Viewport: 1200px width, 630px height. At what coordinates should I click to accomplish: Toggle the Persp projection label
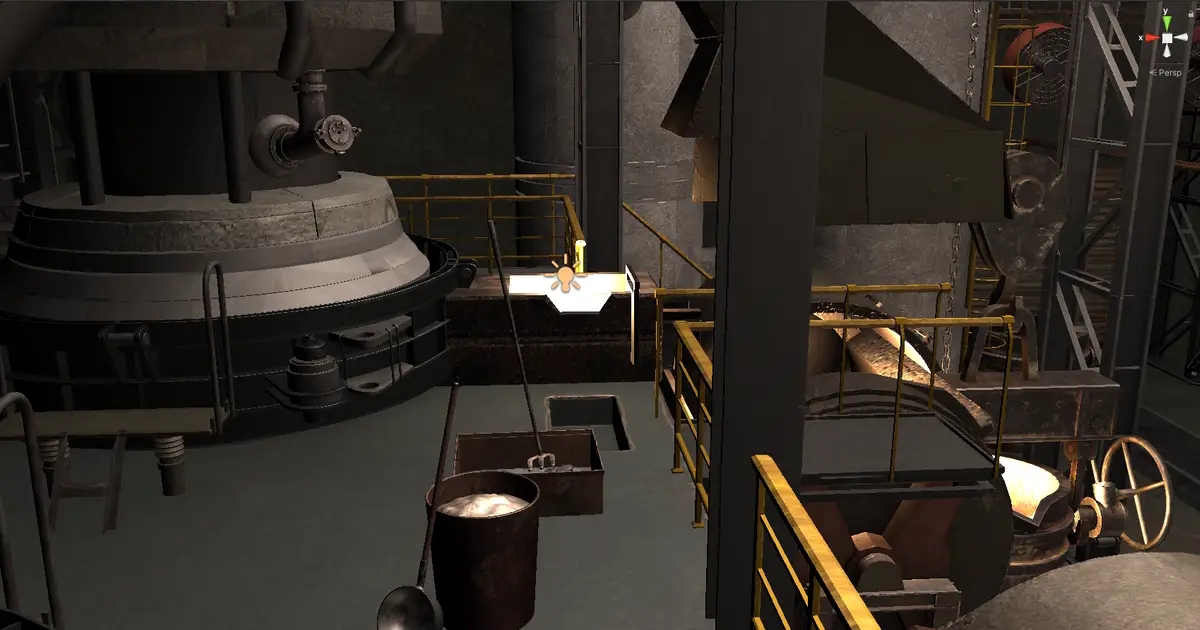pos(1169,72)
